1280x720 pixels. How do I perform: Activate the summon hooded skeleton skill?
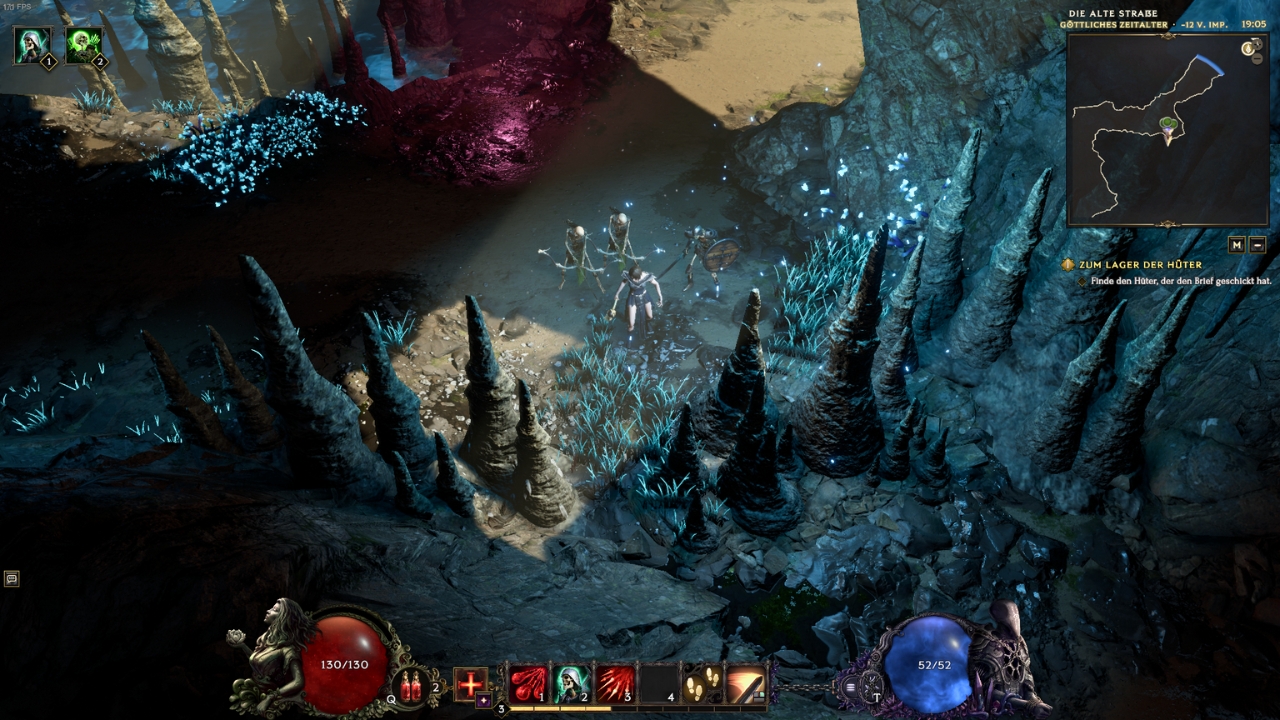(570, 684)
